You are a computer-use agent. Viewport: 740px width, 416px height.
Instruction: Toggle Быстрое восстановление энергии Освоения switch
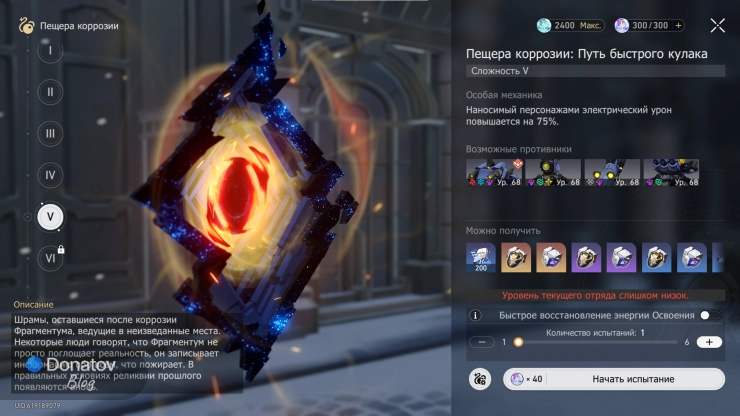pyautogui.click(x=710, y=315)
